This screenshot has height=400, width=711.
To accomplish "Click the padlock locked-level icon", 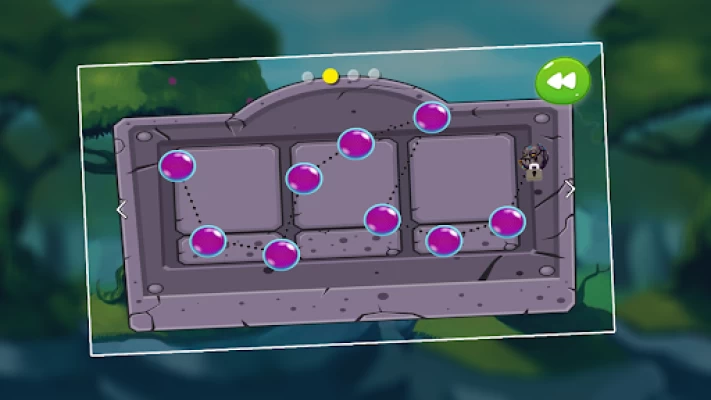I will (533, 162).
